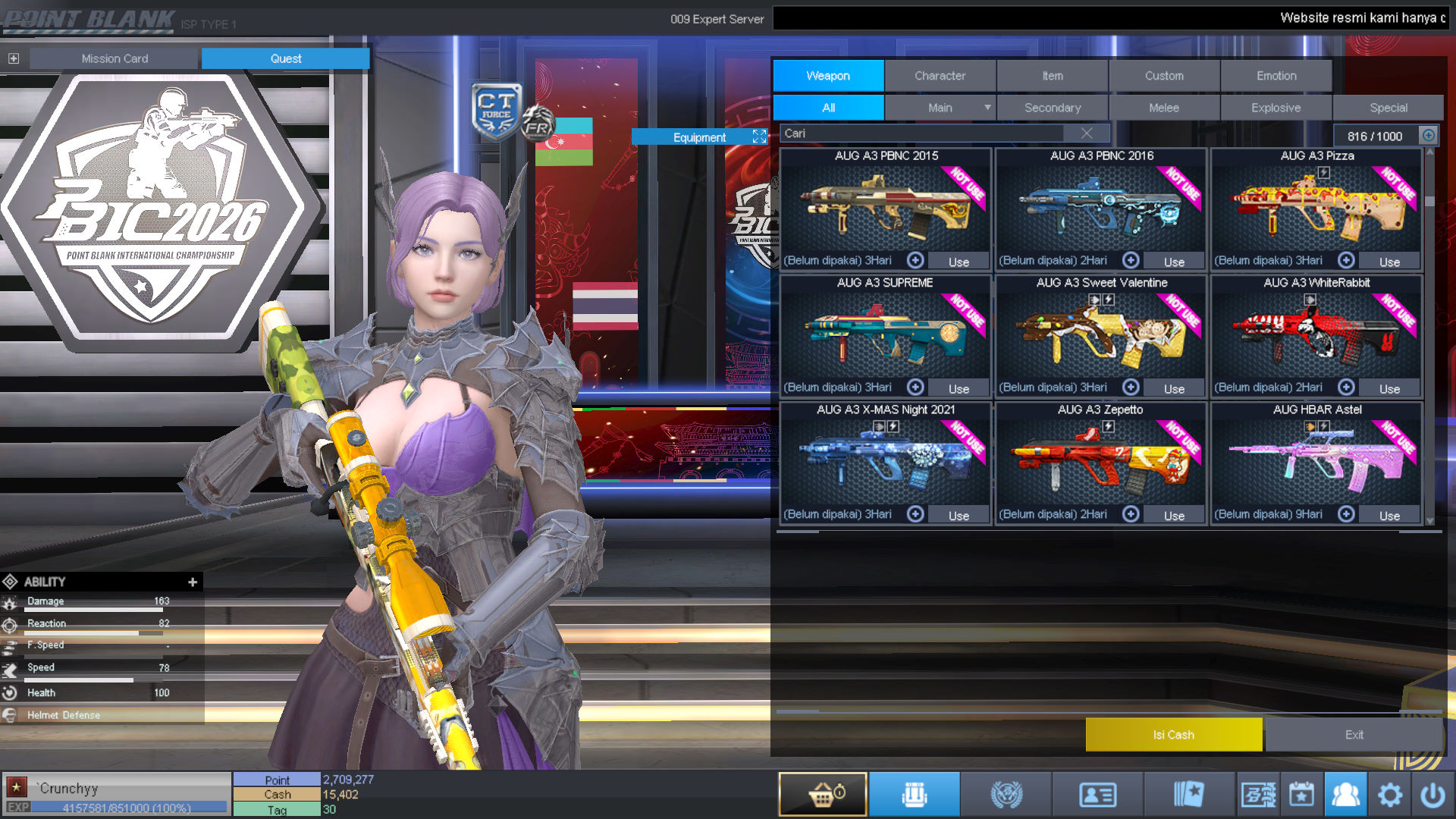Open the shop basket icon

[x=823, y=795]
